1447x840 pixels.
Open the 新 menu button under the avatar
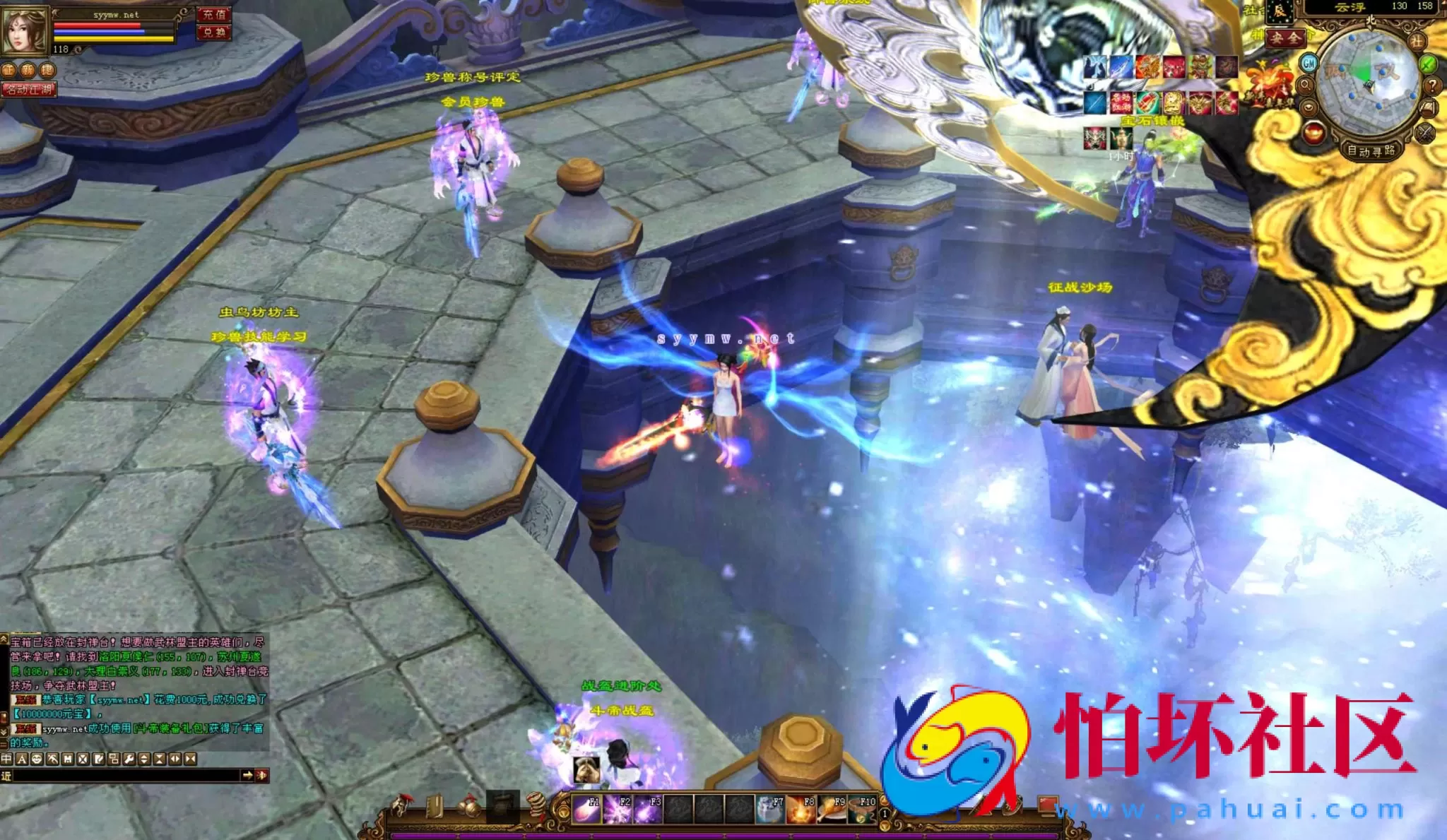click(27, 70)
